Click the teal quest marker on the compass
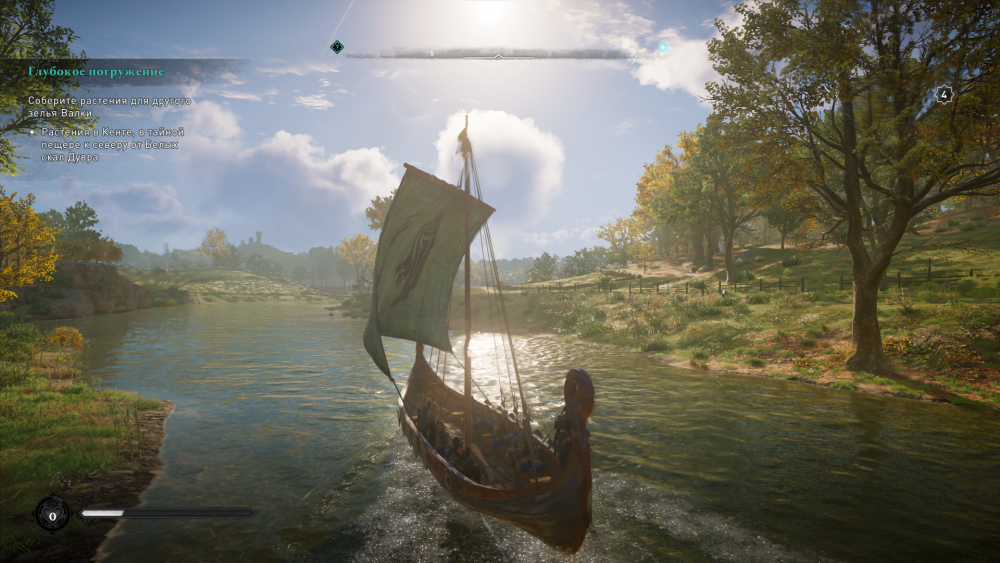The image size is (1000, 563). pyautogui.click(x=337, y=47)
